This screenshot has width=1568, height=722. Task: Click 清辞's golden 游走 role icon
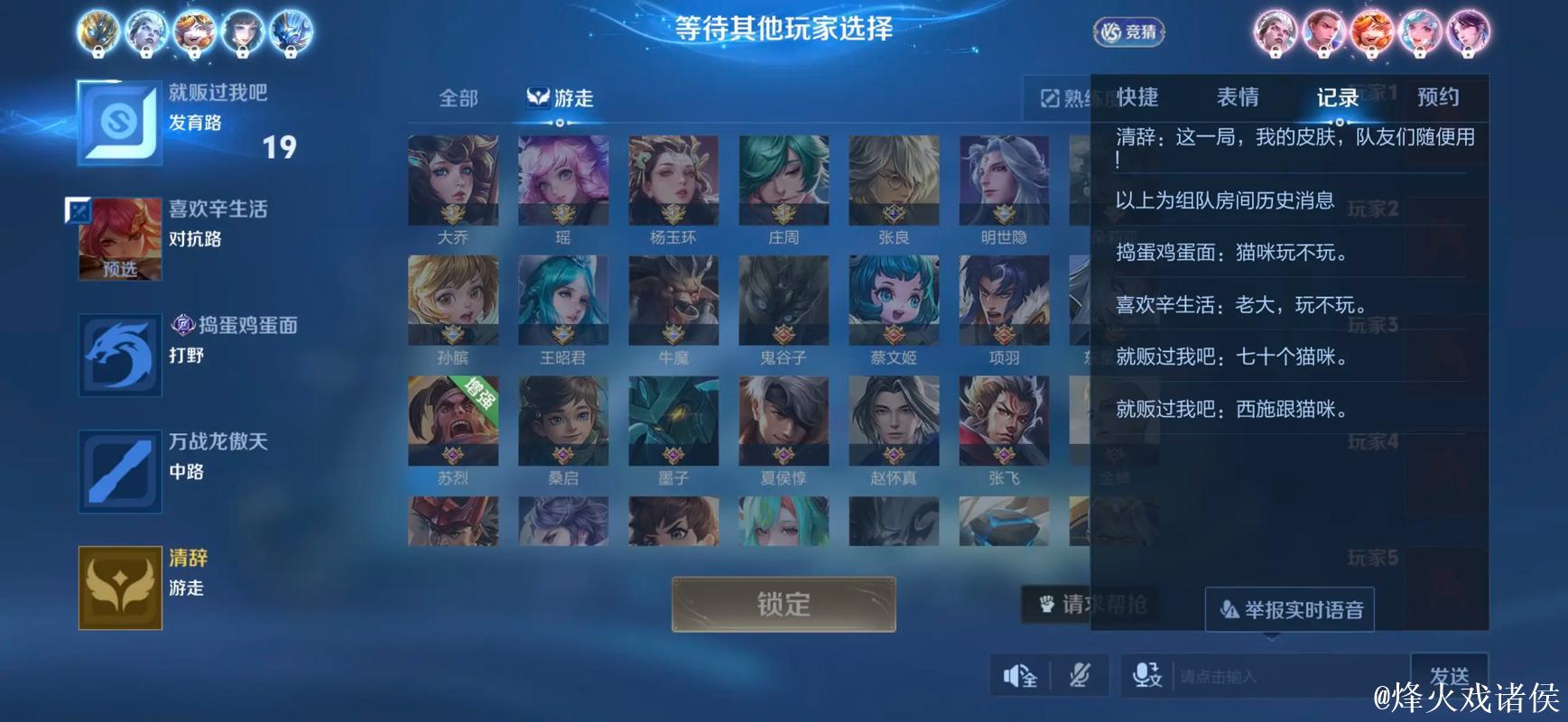(x=118, y=587)
